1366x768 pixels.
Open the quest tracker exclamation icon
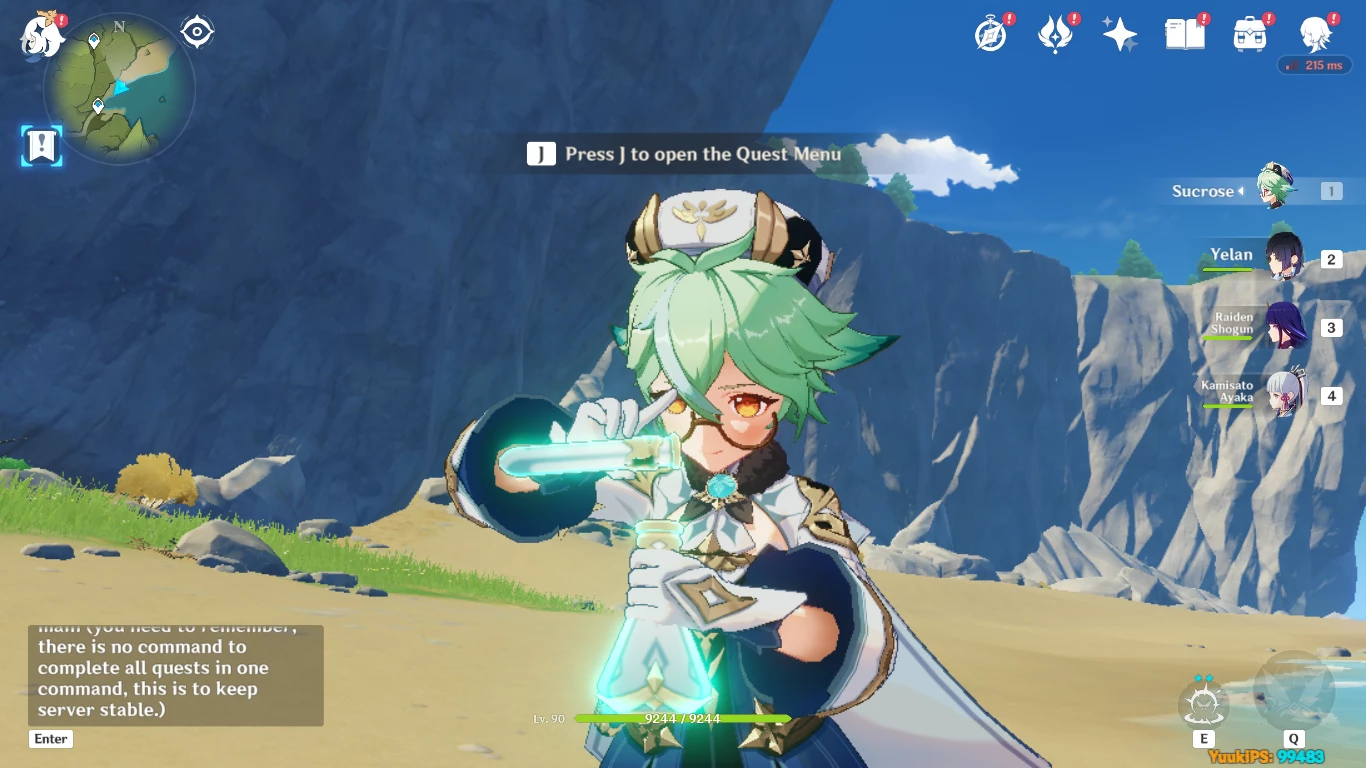[42, 146]
